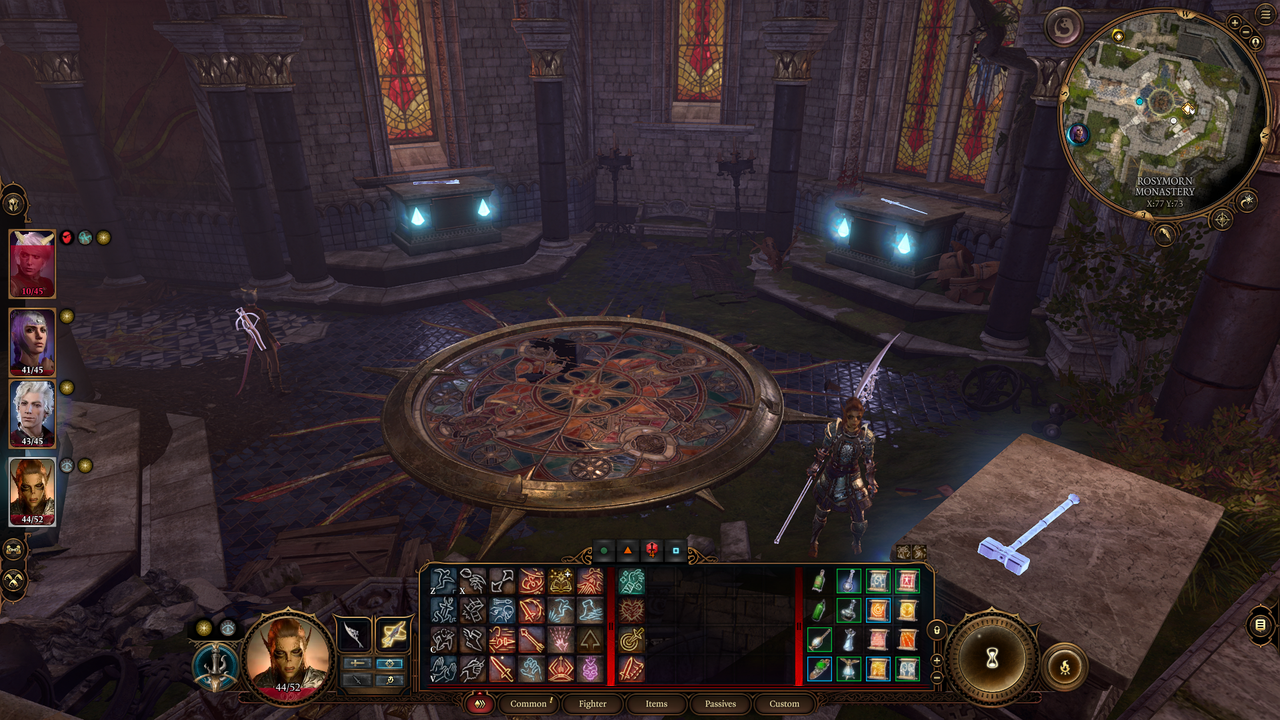Open the journal book icon bottom right
Screen dimensions: 1280x720
pyautogui.click(x=1260, y=624)
